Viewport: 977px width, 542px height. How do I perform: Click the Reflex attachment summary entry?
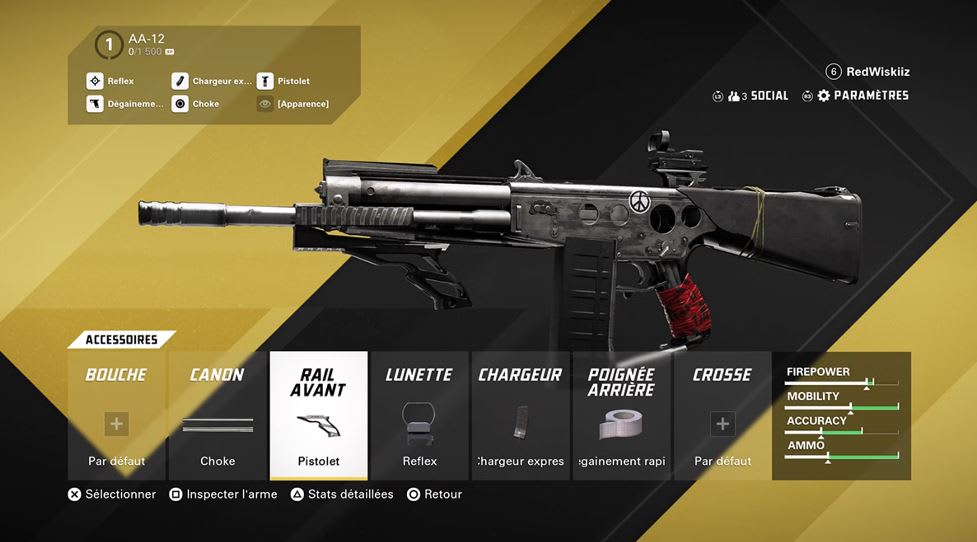point(120,81)
